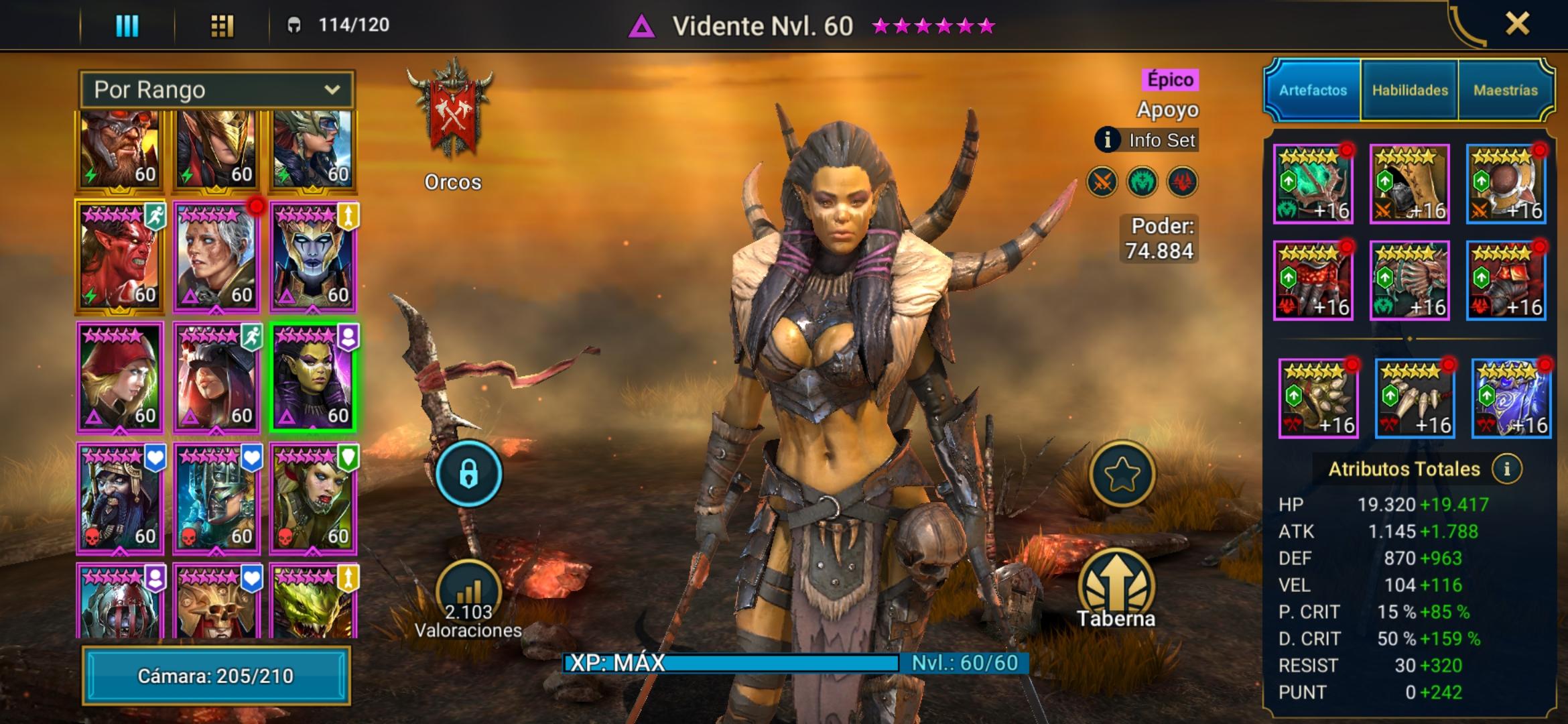Select the Artefactos tab

coord(1313,90)
